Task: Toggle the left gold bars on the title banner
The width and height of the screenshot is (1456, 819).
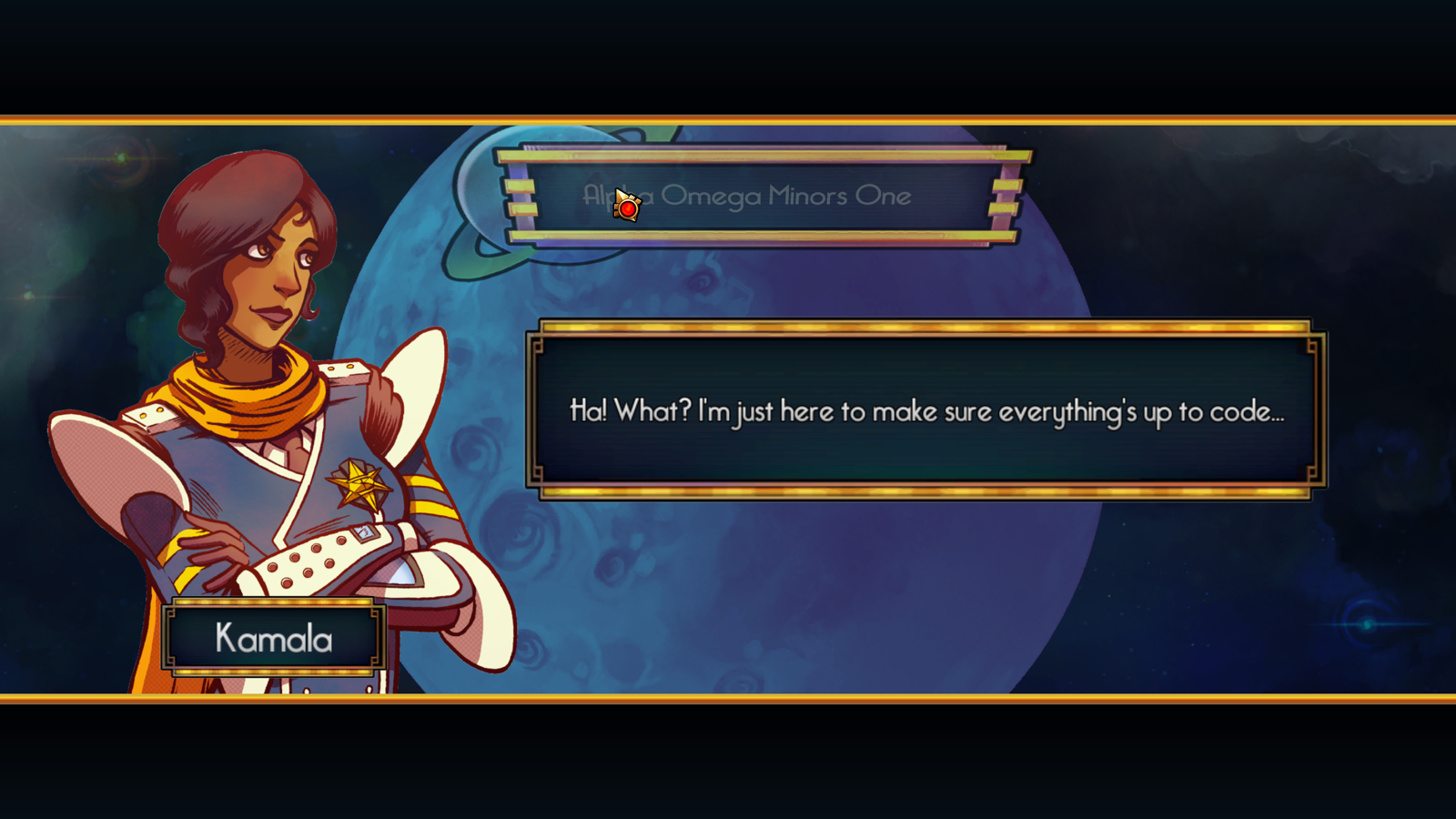Action: click(521, 196)
